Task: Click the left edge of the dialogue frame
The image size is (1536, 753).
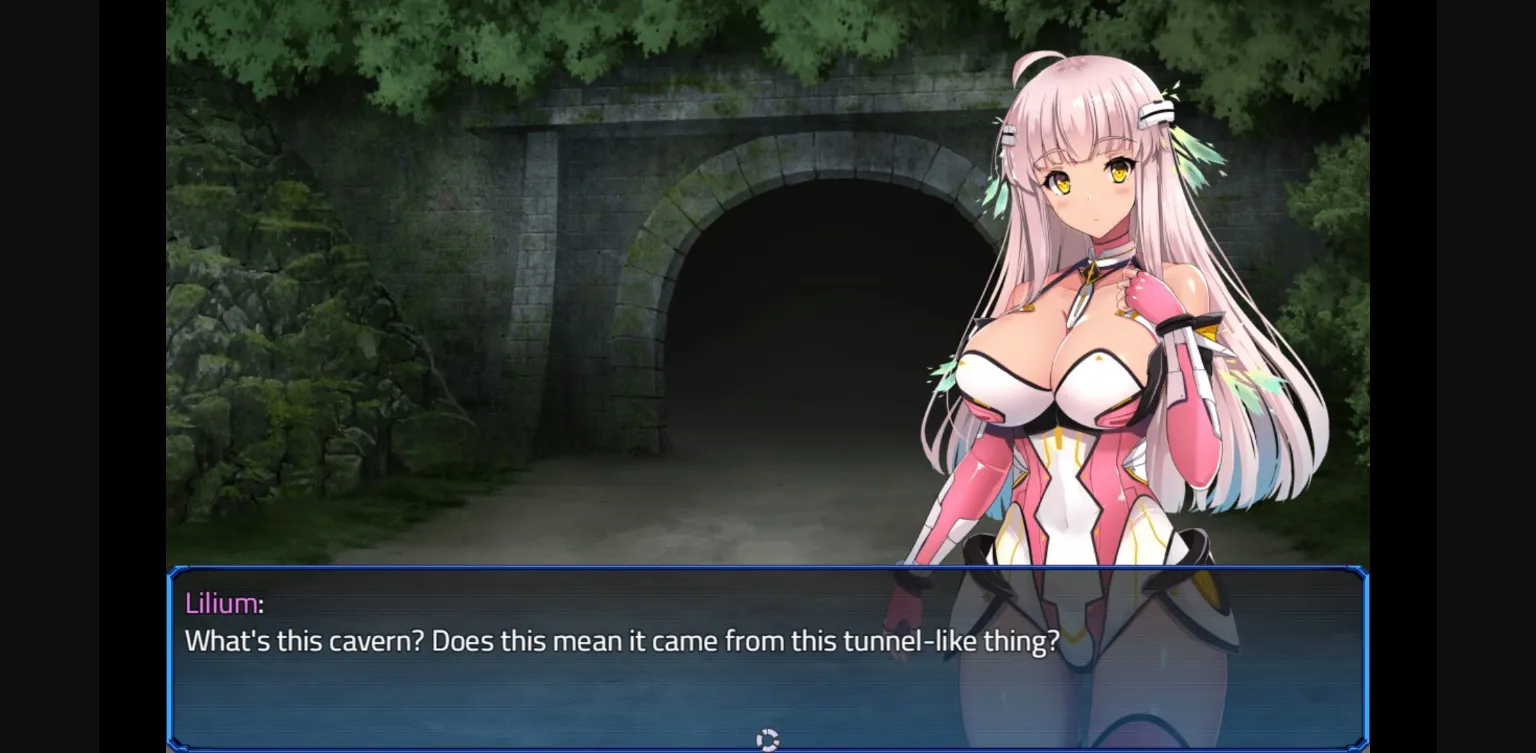Action: click(x=172, y=660)
